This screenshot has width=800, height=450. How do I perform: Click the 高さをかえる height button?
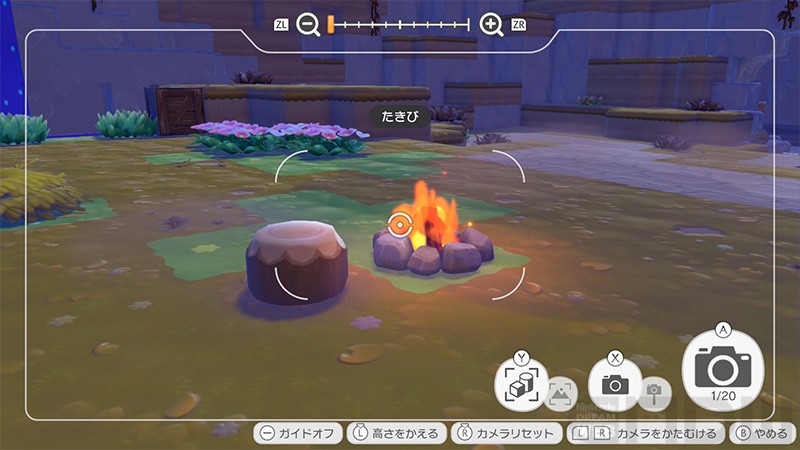(396, 434)
